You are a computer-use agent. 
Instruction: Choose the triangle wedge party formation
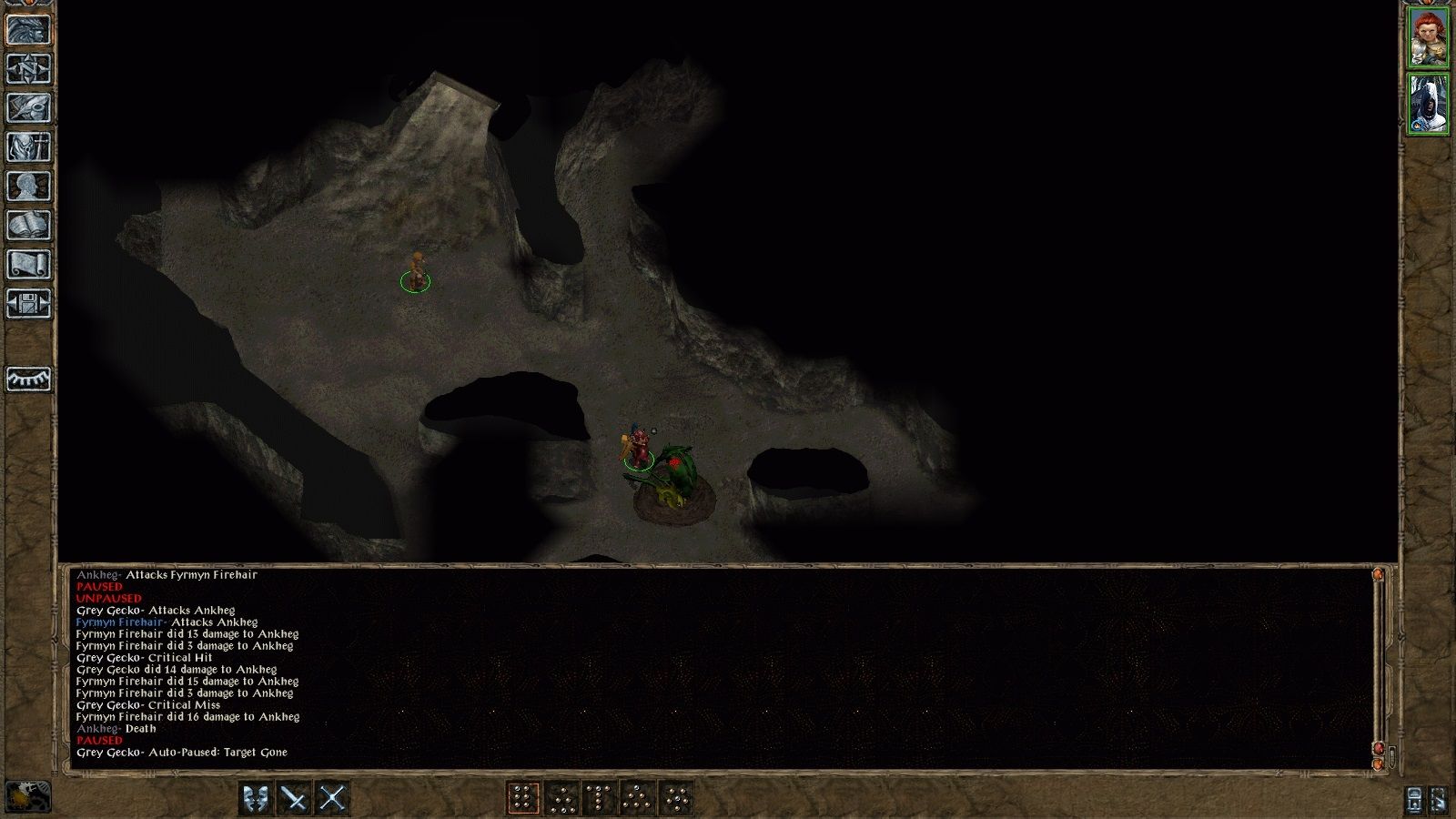click(x=637, y=798)
